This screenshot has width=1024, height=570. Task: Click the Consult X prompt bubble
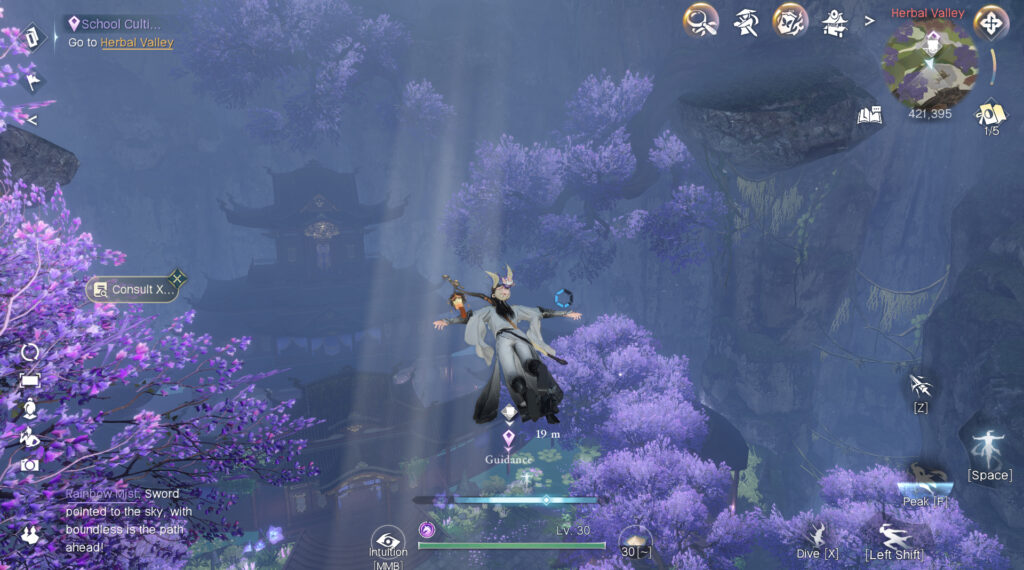click(x=133, y=290)
